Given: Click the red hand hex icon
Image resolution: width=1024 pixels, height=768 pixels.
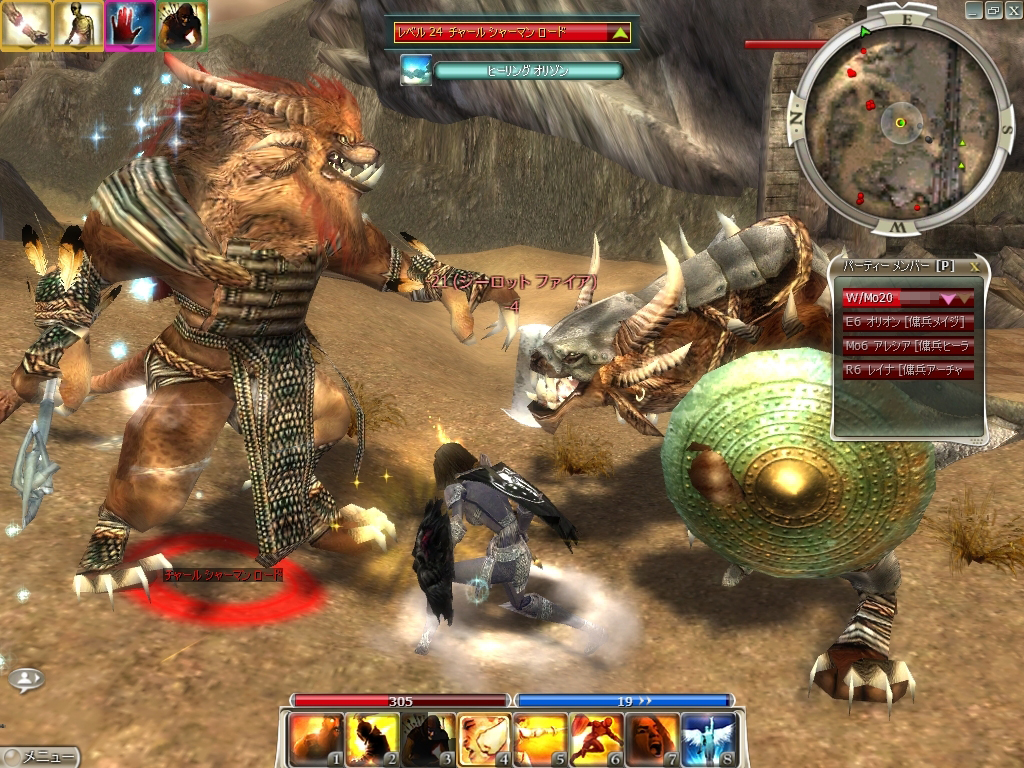Looking at the screenshot, I should tap(129, 25).
